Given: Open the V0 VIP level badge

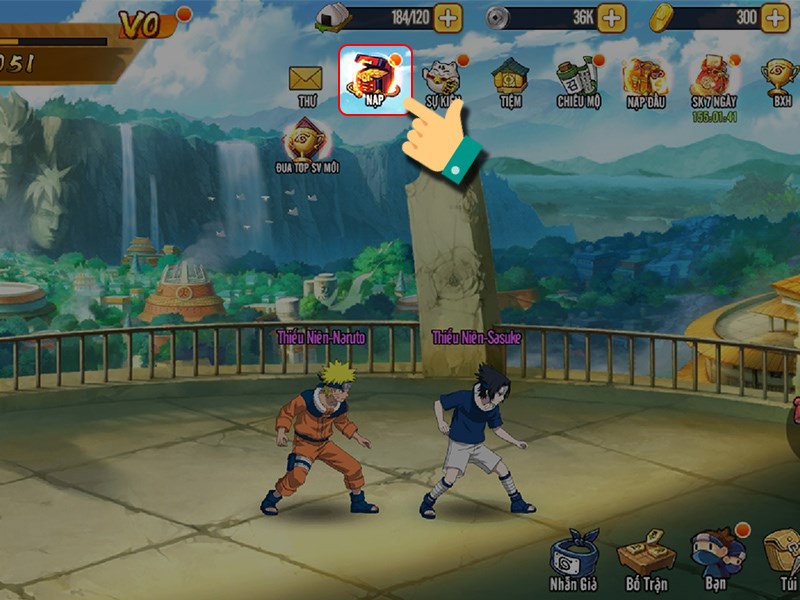Looking at the screenshot, I should (x=143, y=24).
